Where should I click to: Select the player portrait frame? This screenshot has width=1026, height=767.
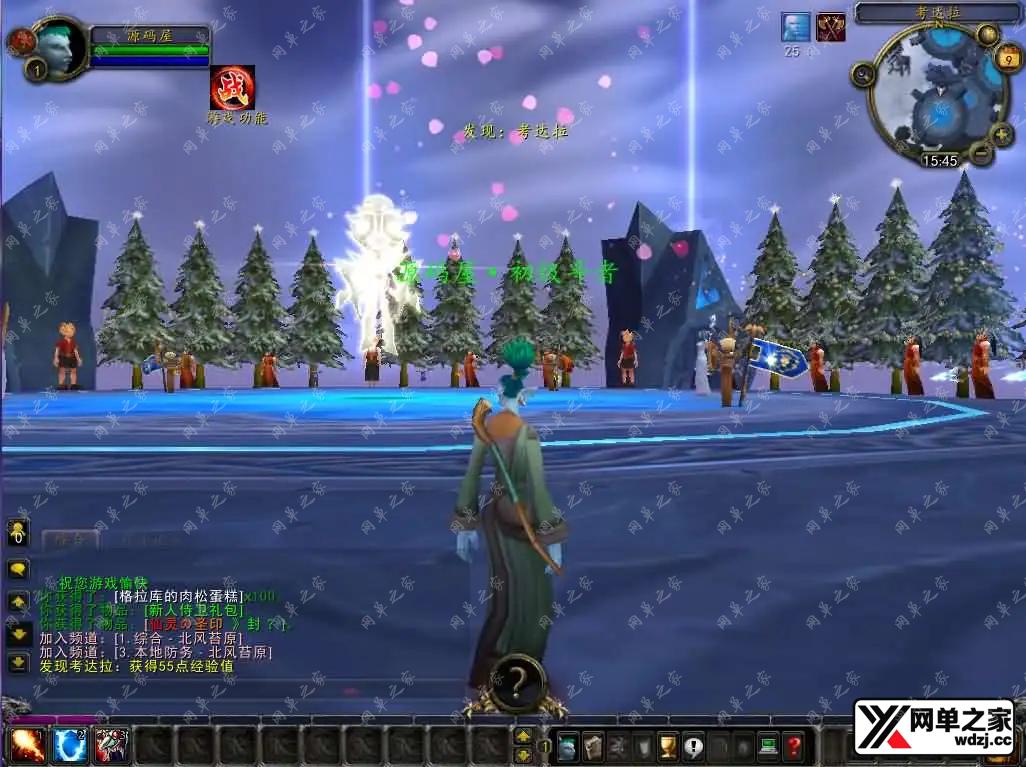coord(60,46)
